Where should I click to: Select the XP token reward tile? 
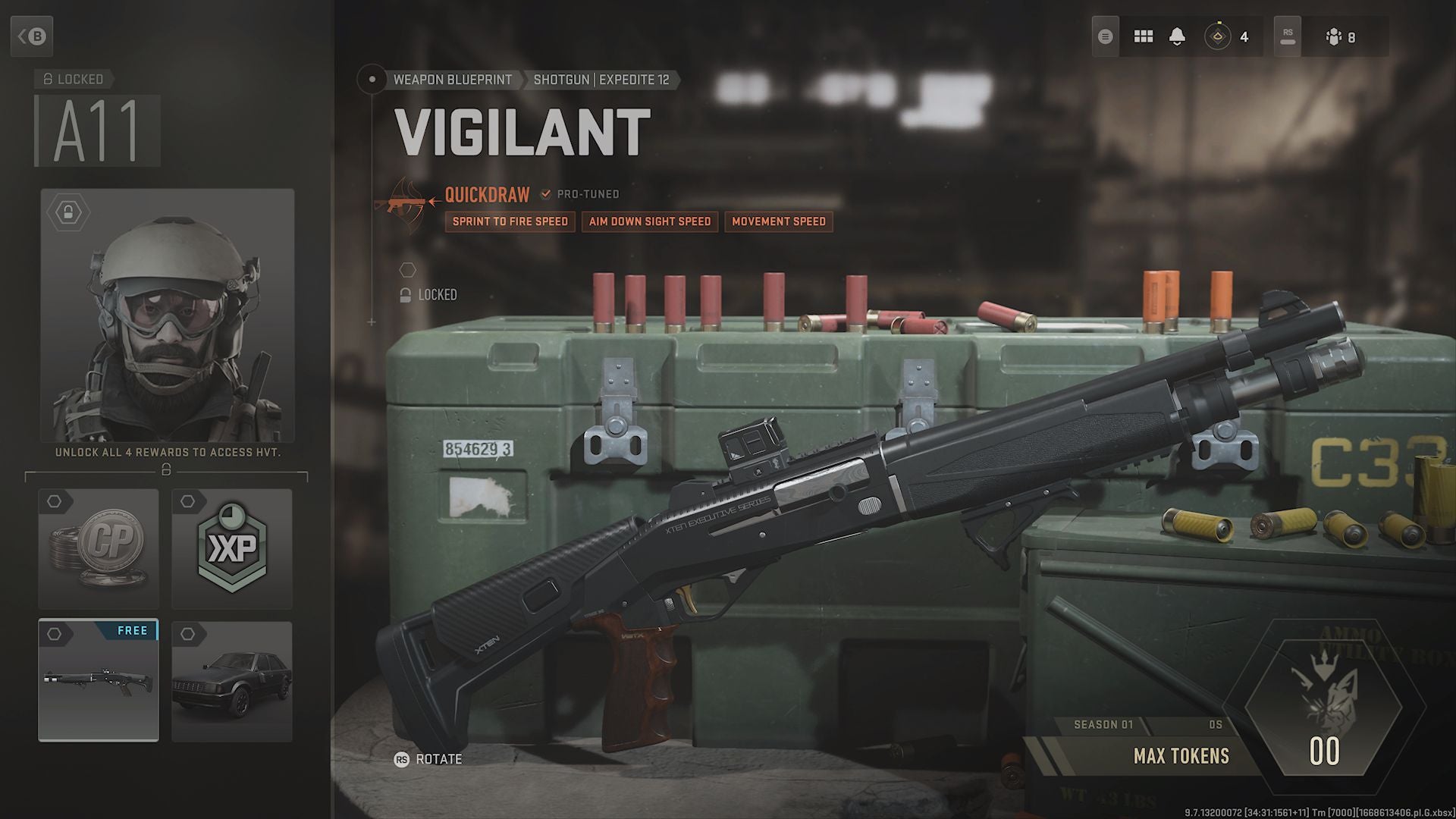231,548
